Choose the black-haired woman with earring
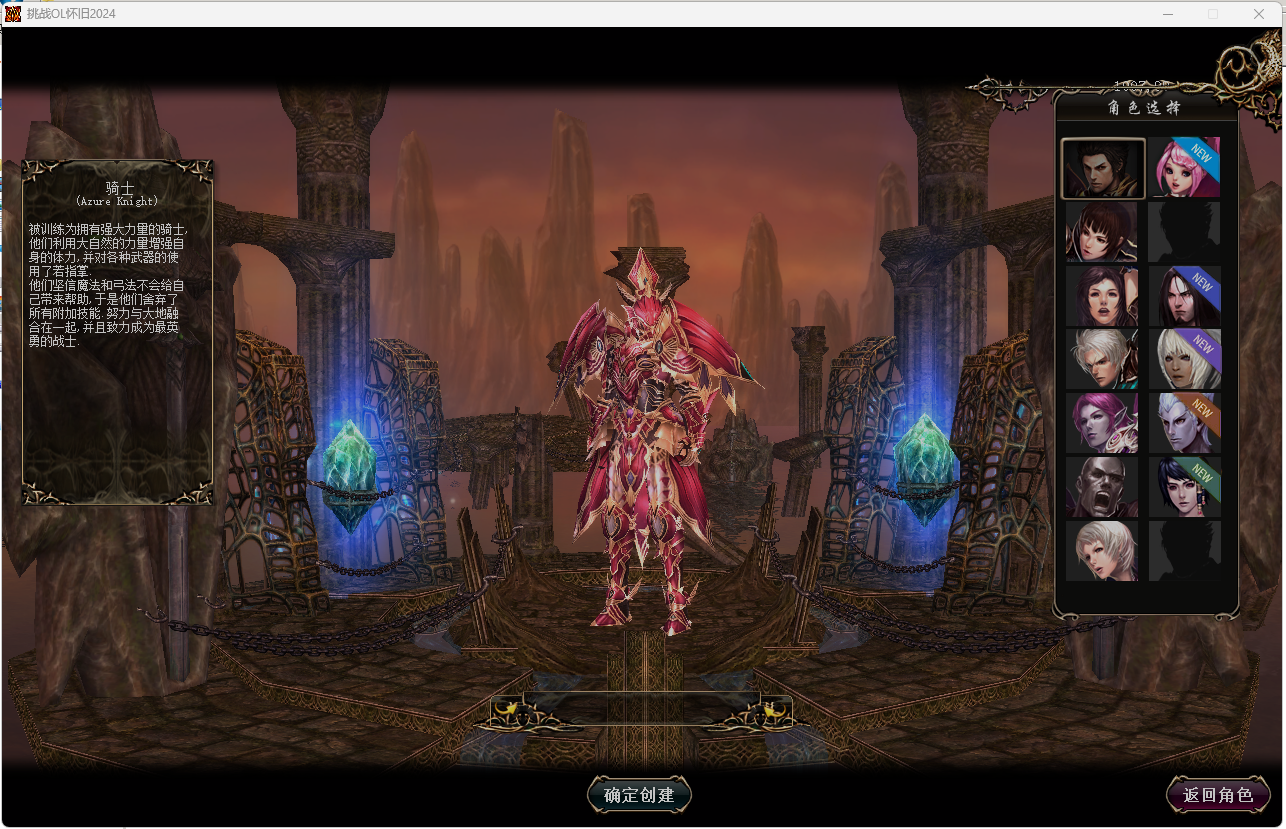This screenshot has height=829, width=1286. point(1185,487)
